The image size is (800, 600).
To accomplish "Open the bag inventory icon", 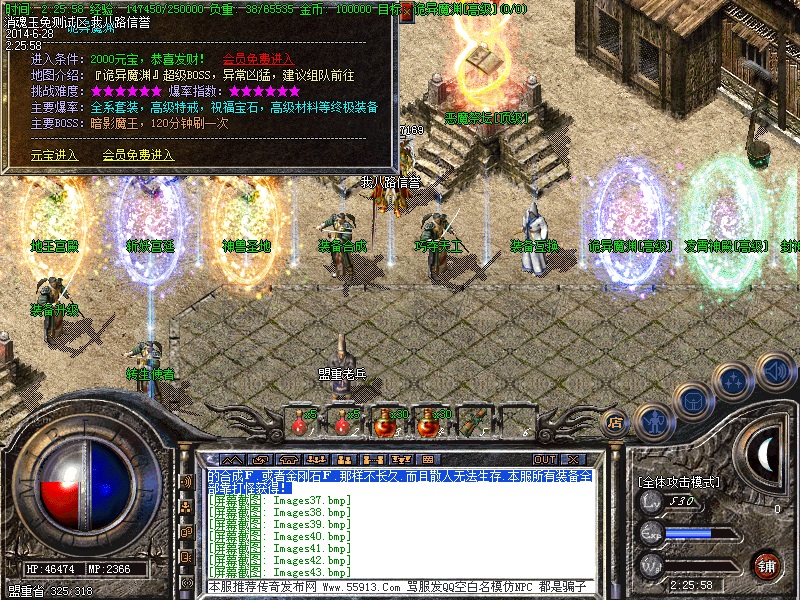I will click(x=694, y=401).
